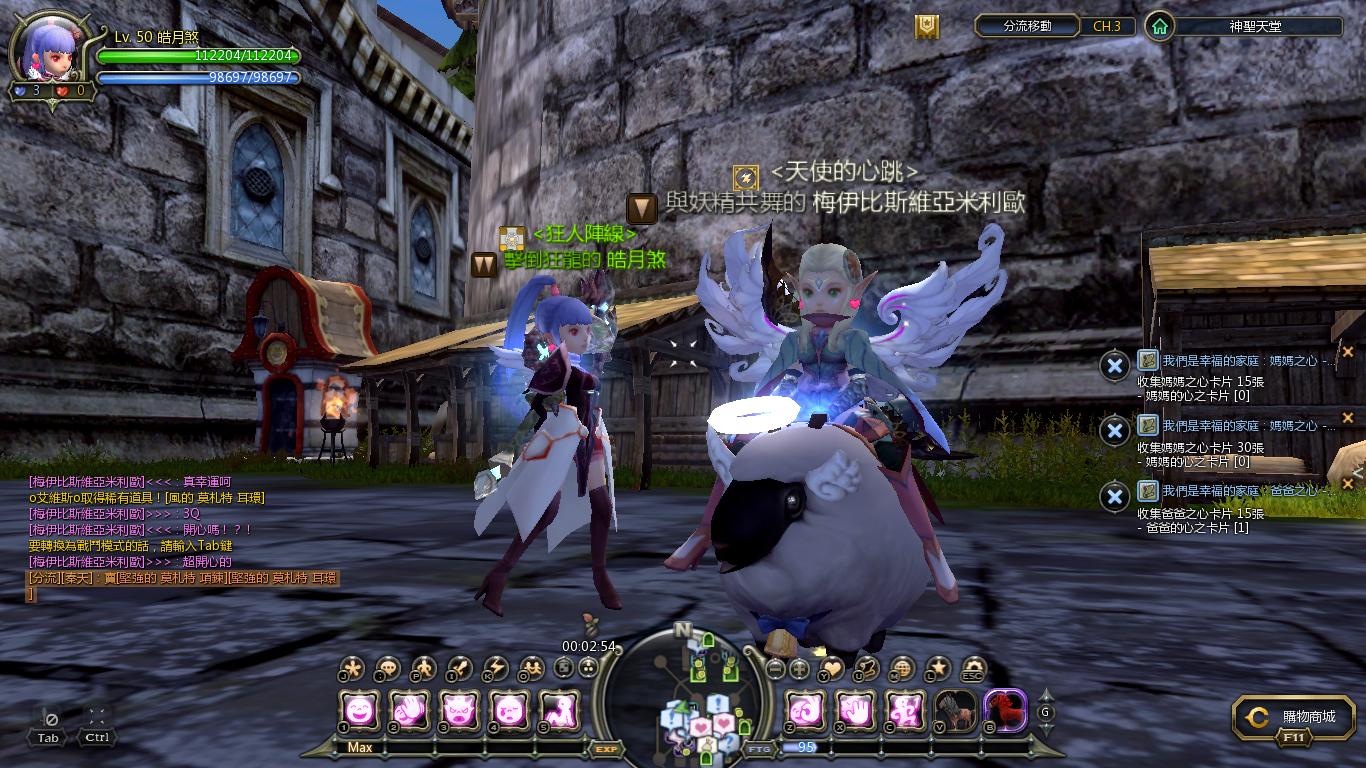Open the globe map icon labeled M

coord(902,669)
